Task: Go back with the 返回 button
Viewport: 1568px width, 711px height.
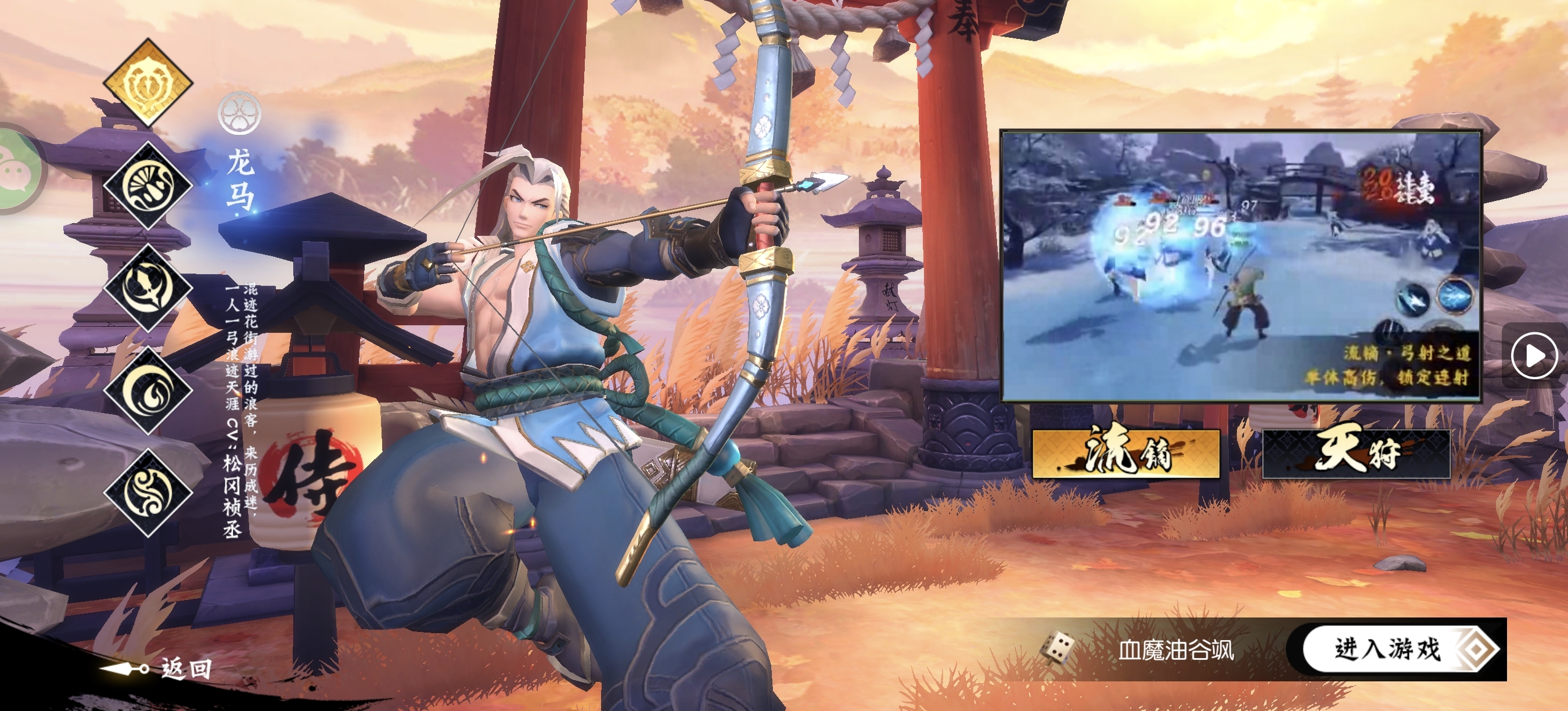Action: (160, 669)
